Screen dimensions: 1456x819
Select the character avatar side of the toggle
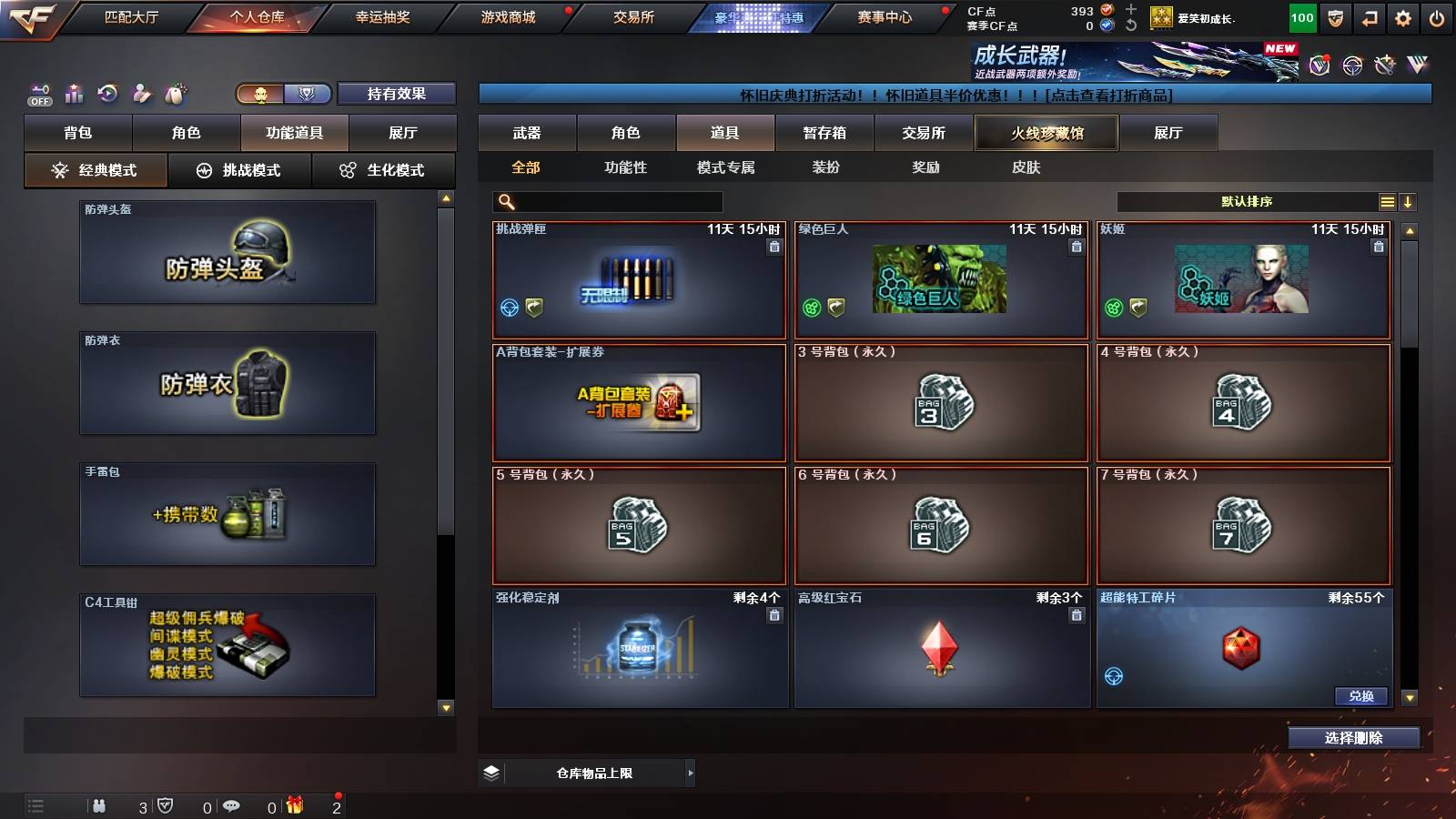259,93
